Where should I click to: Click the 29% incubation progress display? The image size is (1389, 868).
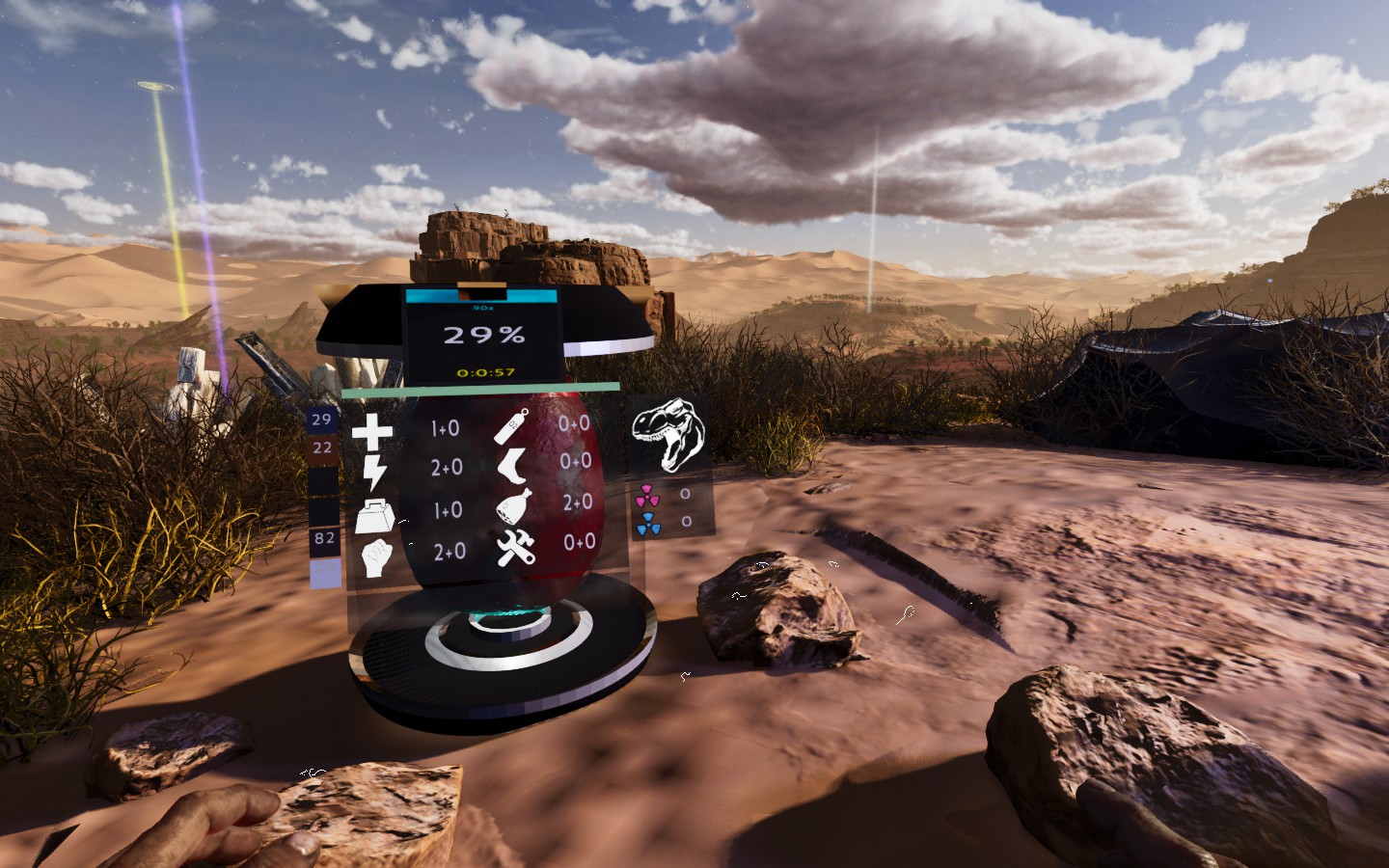click(x=484, y=334)
